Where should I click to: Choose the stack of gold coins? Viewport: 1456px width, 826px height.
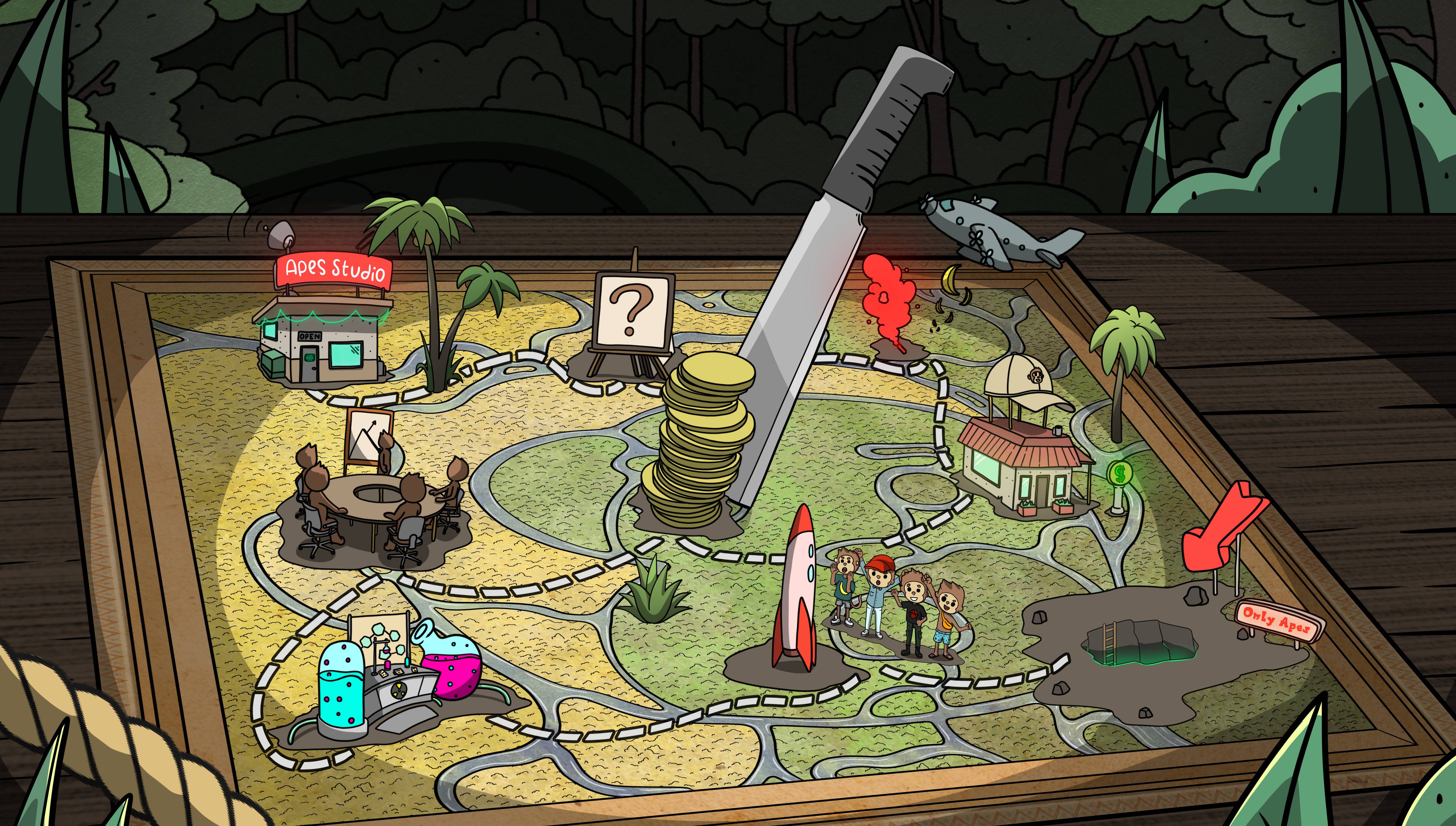point(698,443)
